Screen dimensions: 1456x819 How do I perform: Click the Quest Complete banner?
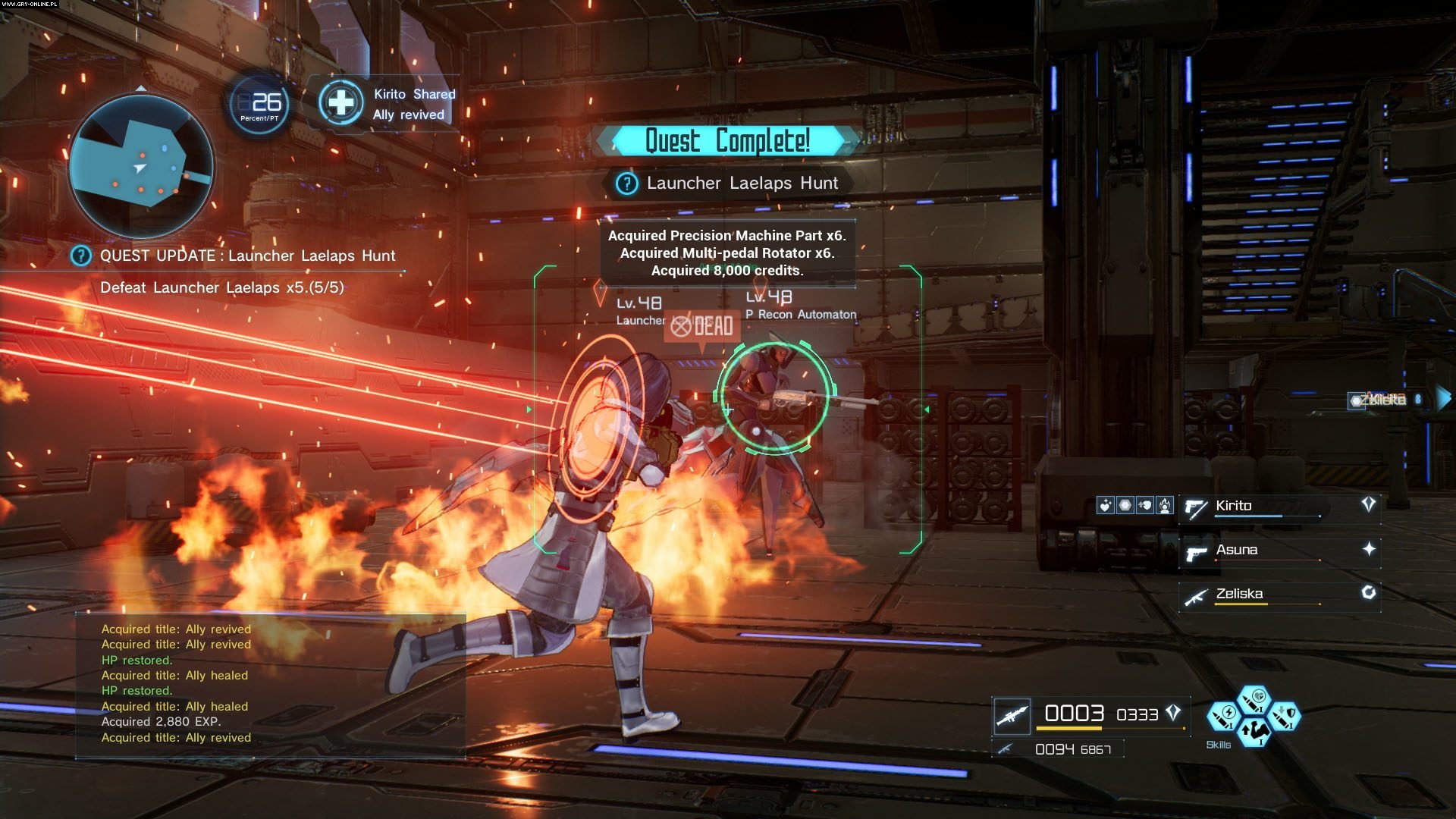pos(726,141)
